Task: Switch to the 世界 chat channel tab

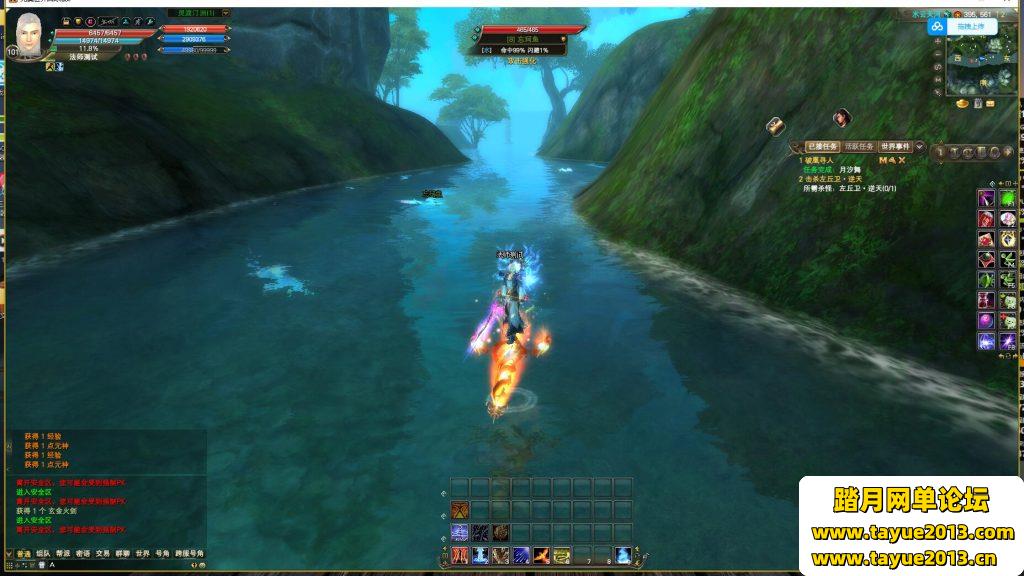Action: 142,553
